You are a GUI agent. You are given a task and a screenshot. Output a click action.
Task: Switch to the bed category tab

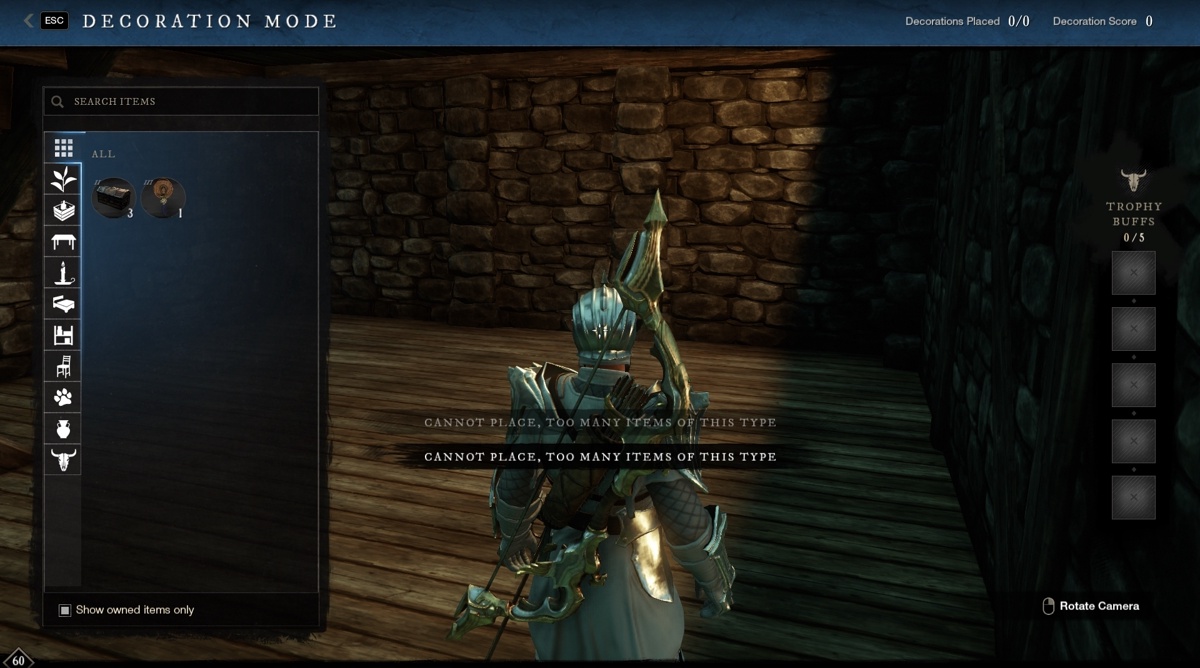coord(64,303)
